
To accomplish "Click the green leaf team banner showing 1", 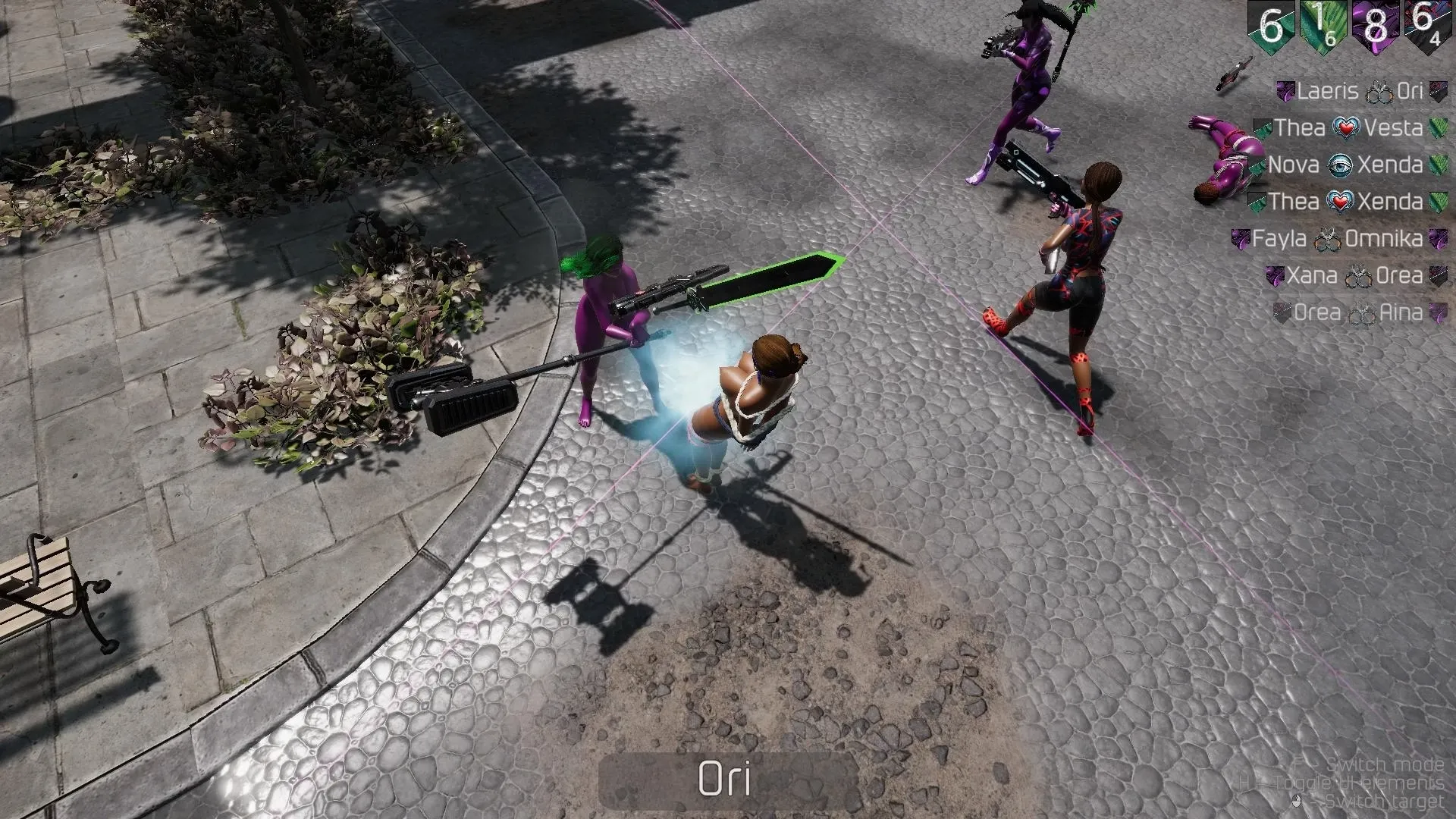I will point(1323,27).
